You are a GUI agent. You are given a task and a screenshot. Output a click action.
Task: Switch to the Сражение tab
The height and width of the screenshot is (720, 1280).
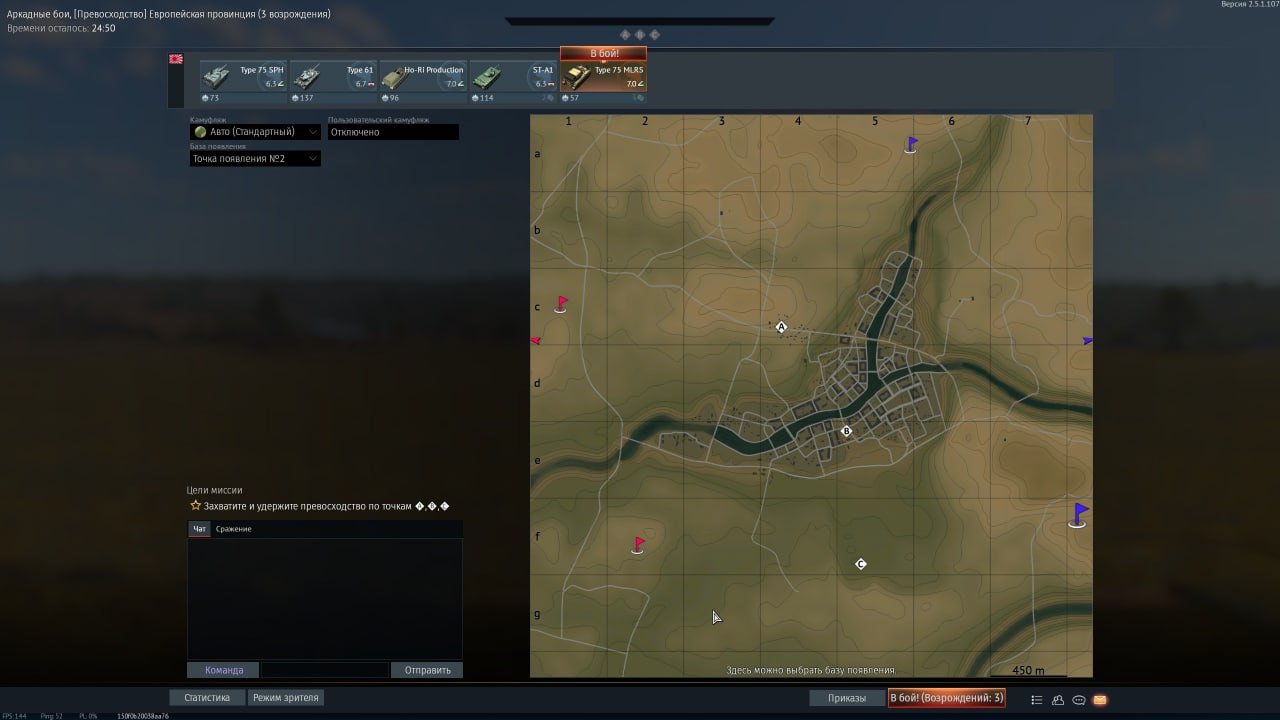(x=234, y=529)
